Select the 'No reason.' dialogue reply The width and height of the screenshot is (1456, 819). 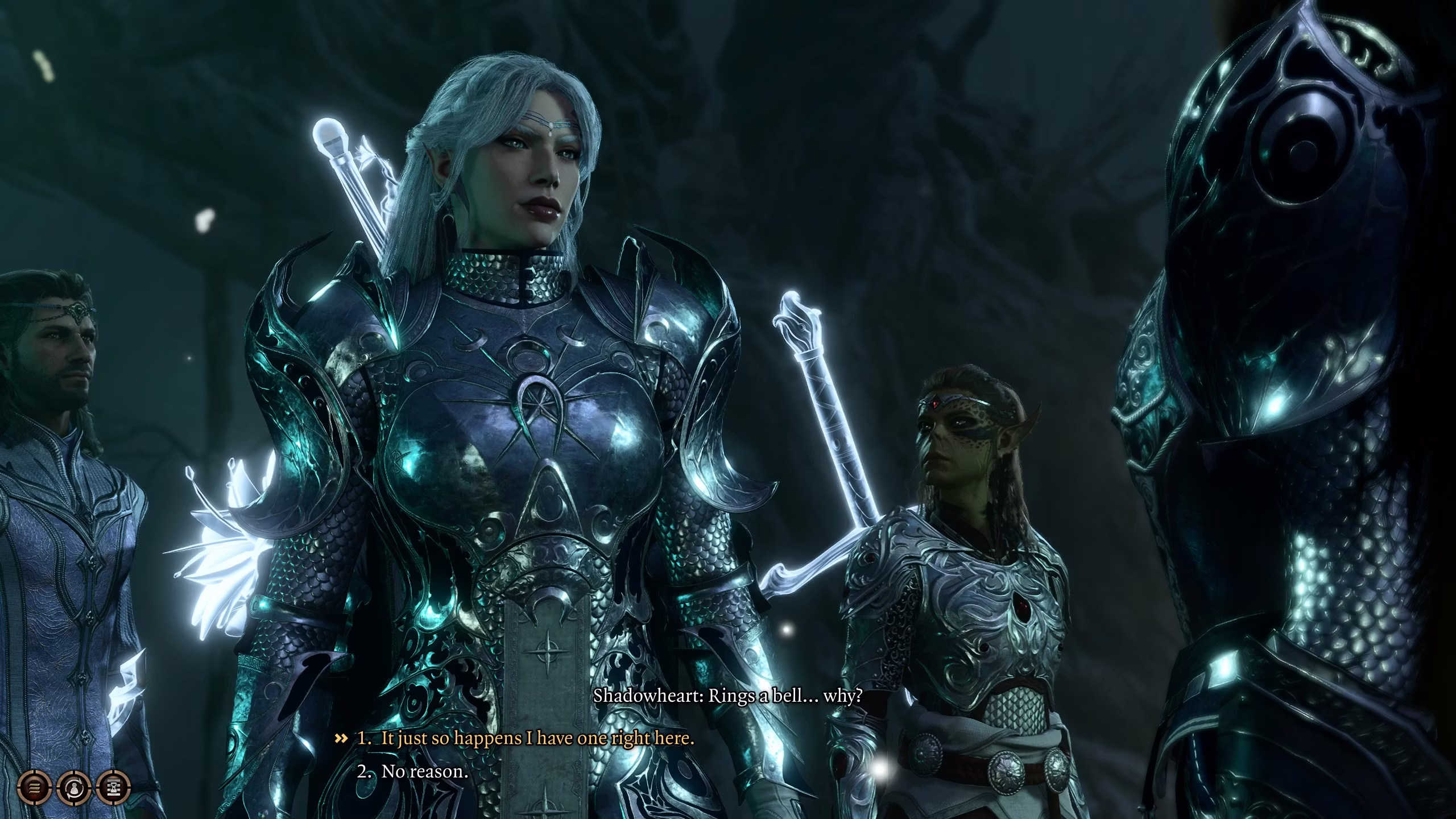coord(424,772)
